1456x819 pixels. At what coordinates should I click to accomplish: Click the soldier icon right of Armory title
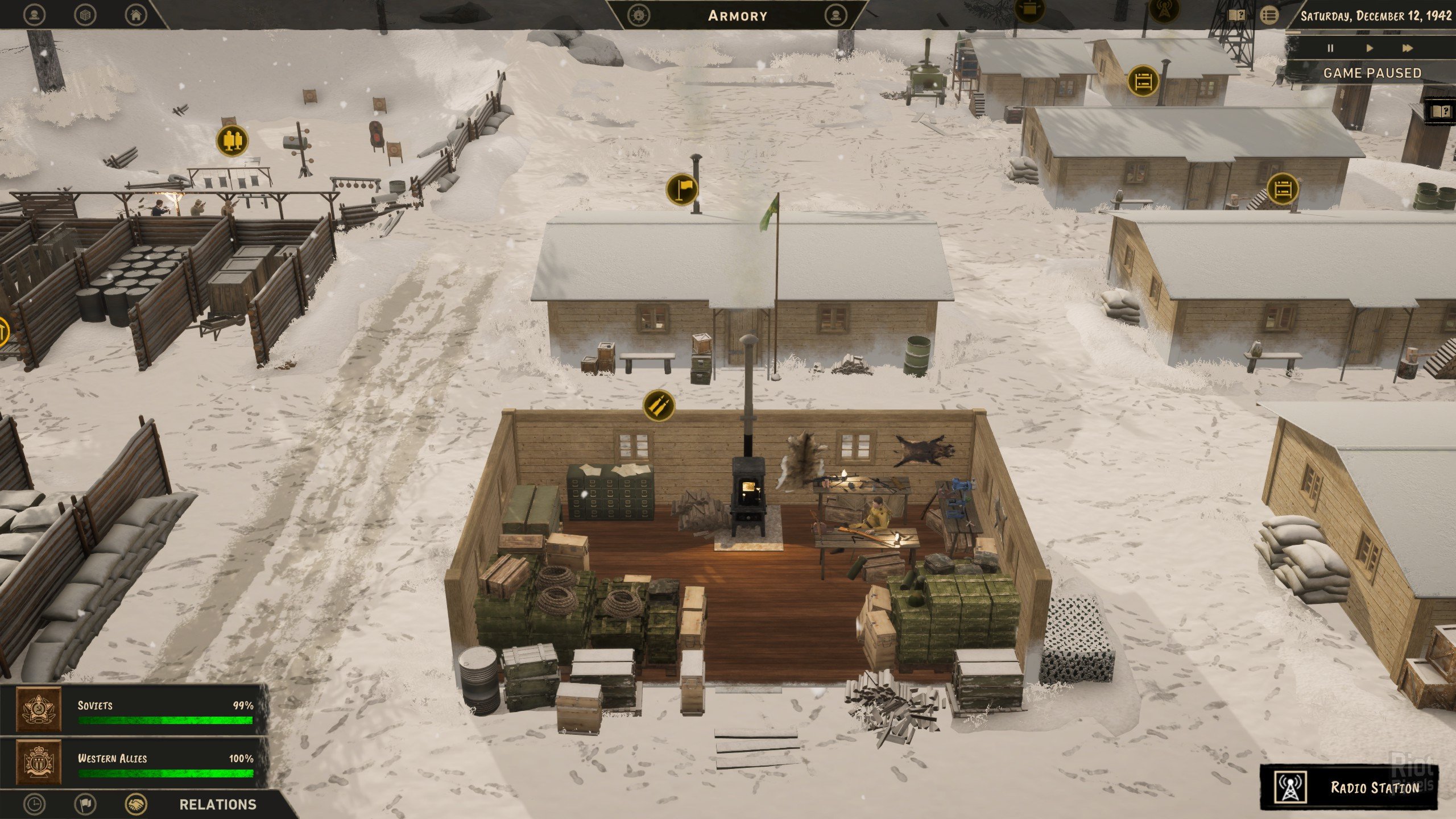[x=835, y=15]
